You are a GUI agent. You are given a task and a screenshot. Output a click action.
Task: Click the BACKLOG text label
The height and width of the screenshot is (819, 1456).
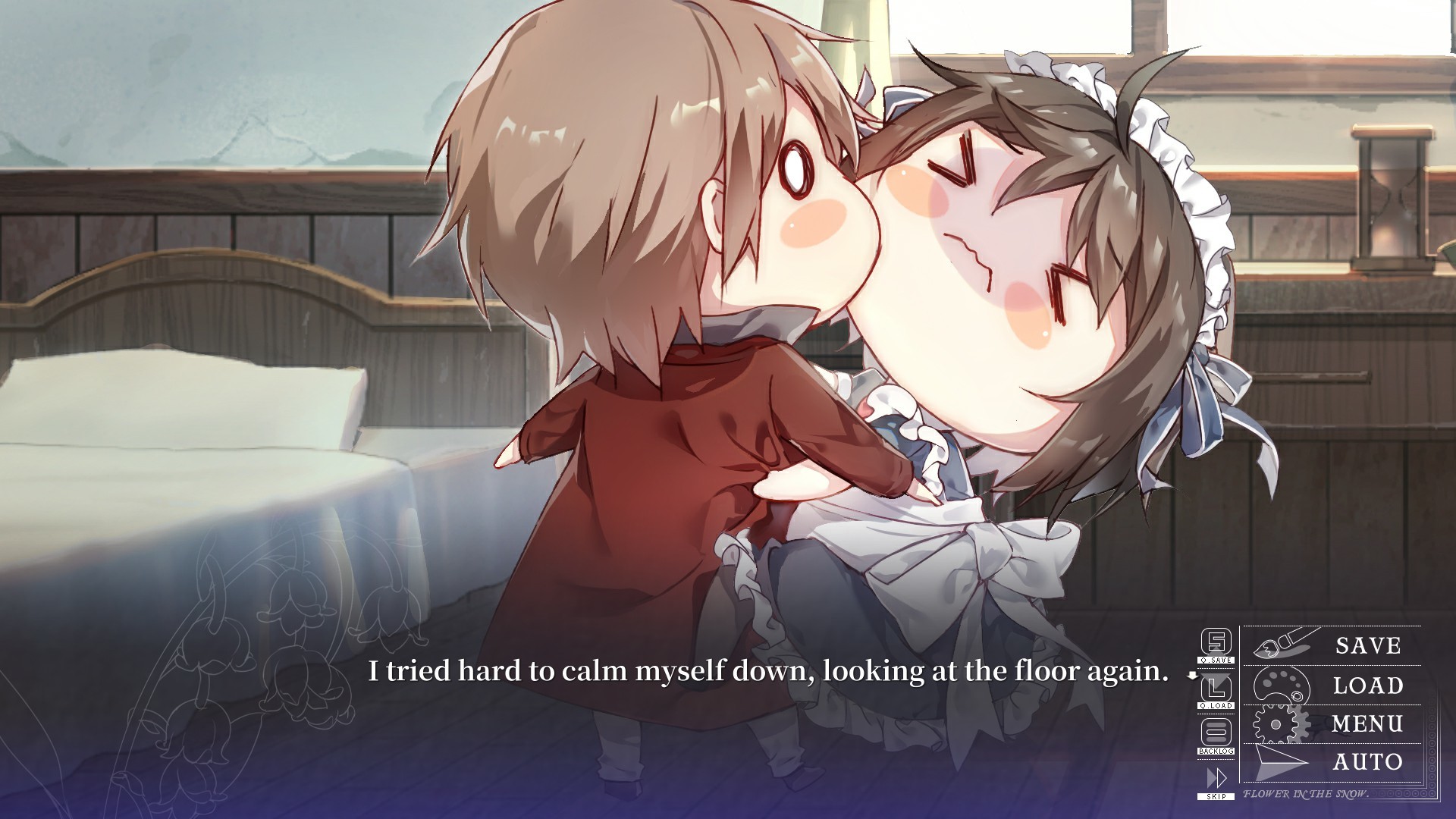[x=1216, y=751]
